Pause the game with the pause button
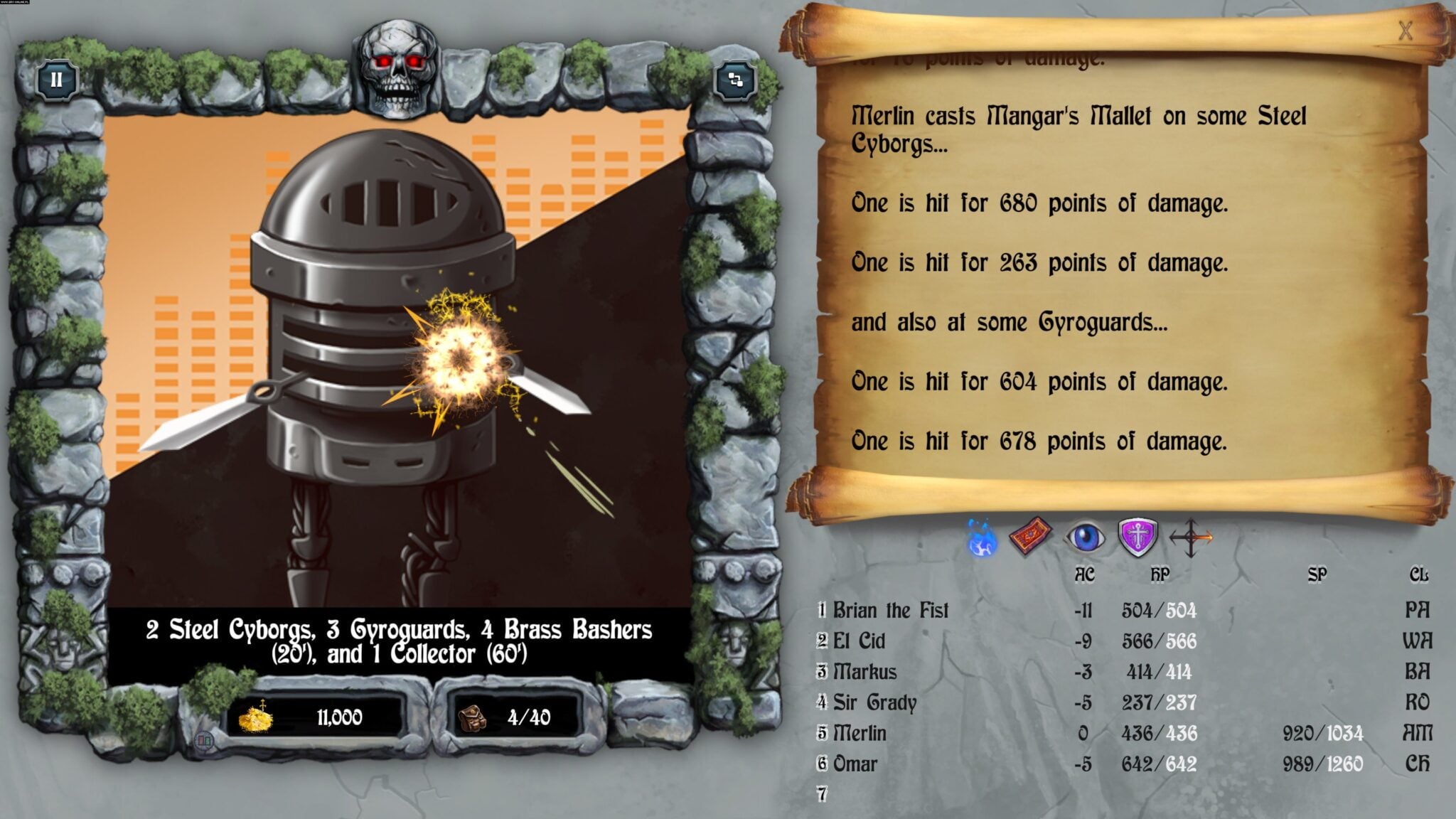This screenshot has width=1456, height=819. [56, 80]
